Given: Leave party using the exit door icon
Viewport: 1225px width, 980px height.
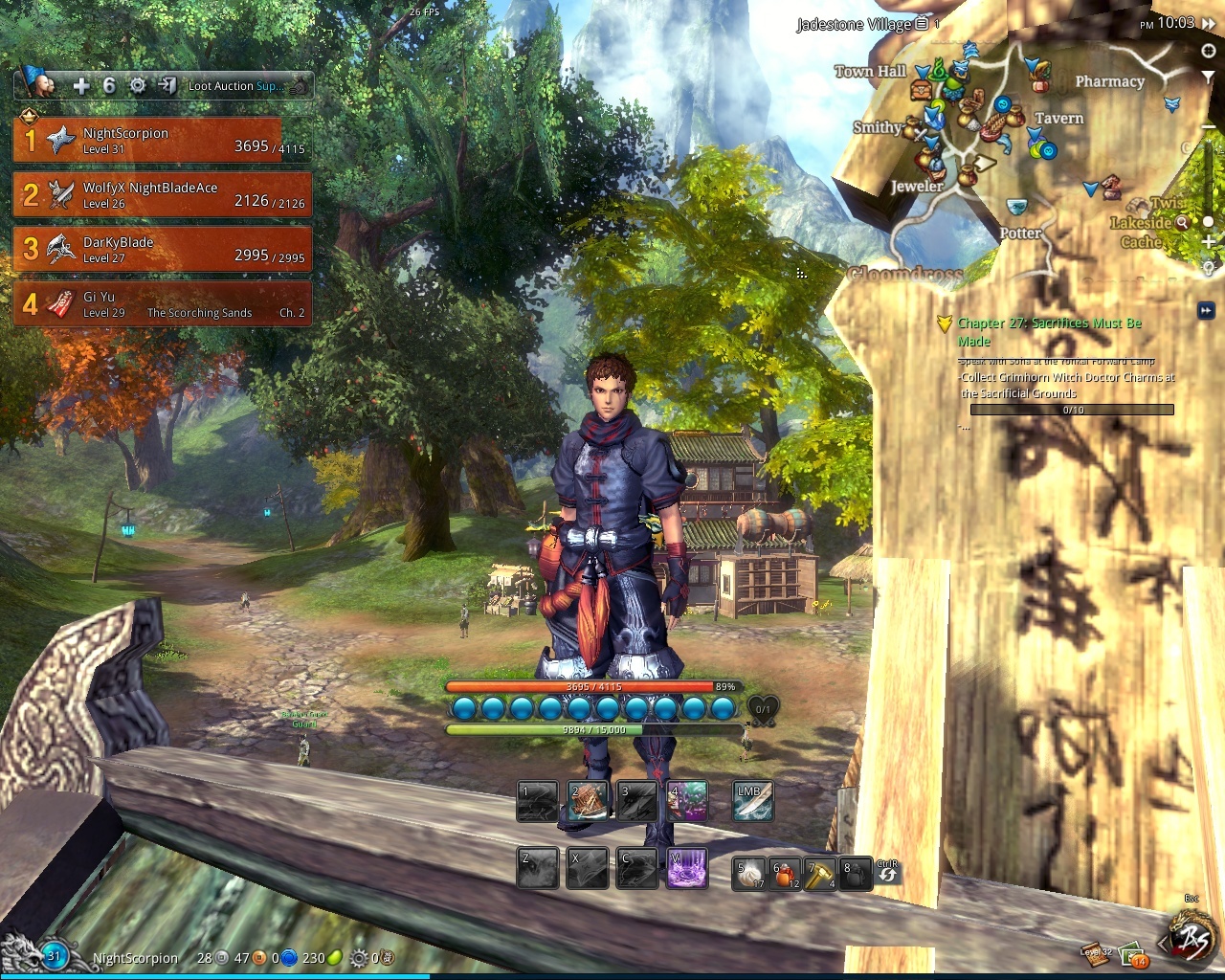Looking at the screenshot, I should (167, 86).
